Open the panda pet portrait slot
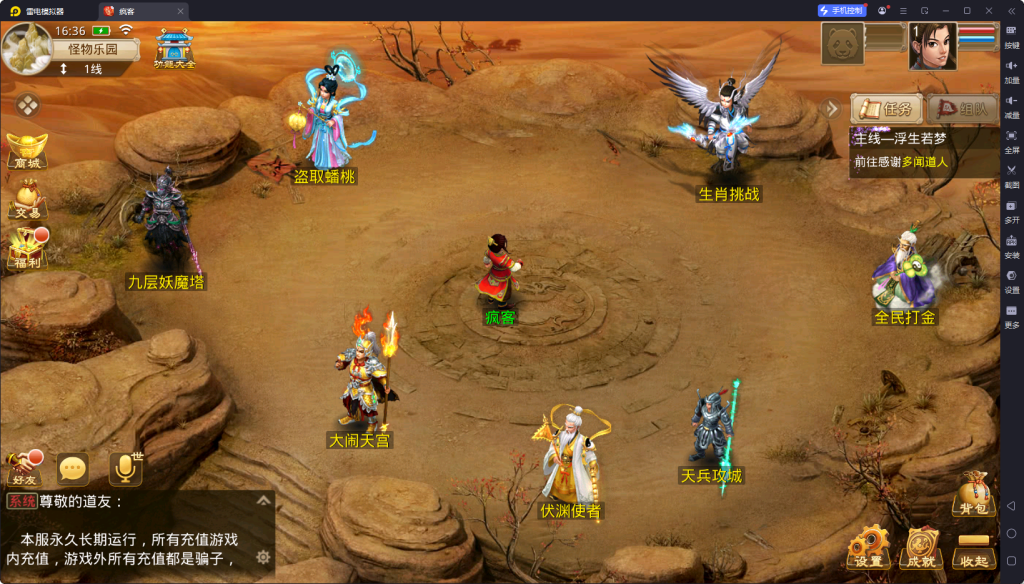This screenshot has width=1024, height=584. click(842, 45)
